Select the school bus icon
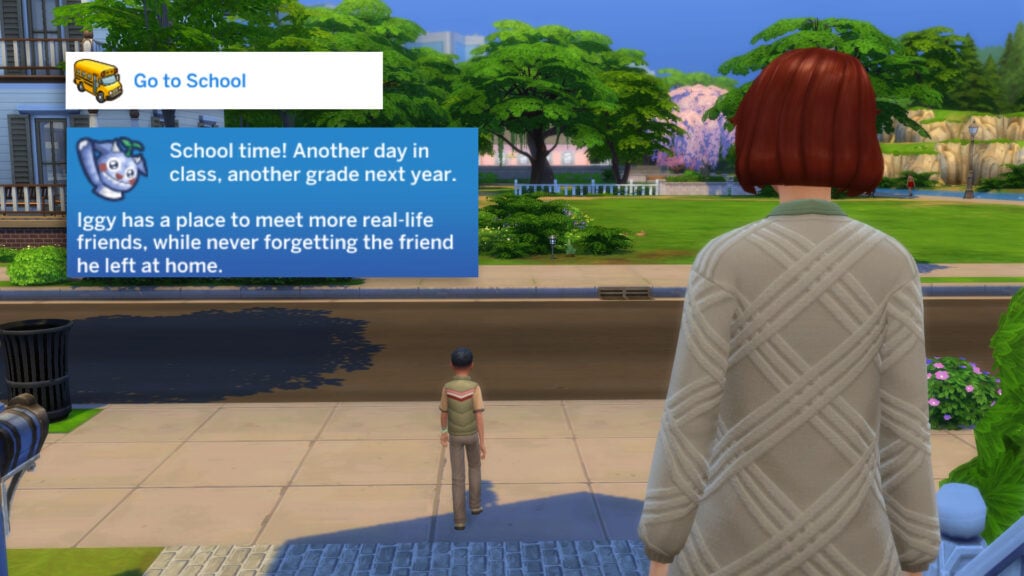 [x=97, y=80]
